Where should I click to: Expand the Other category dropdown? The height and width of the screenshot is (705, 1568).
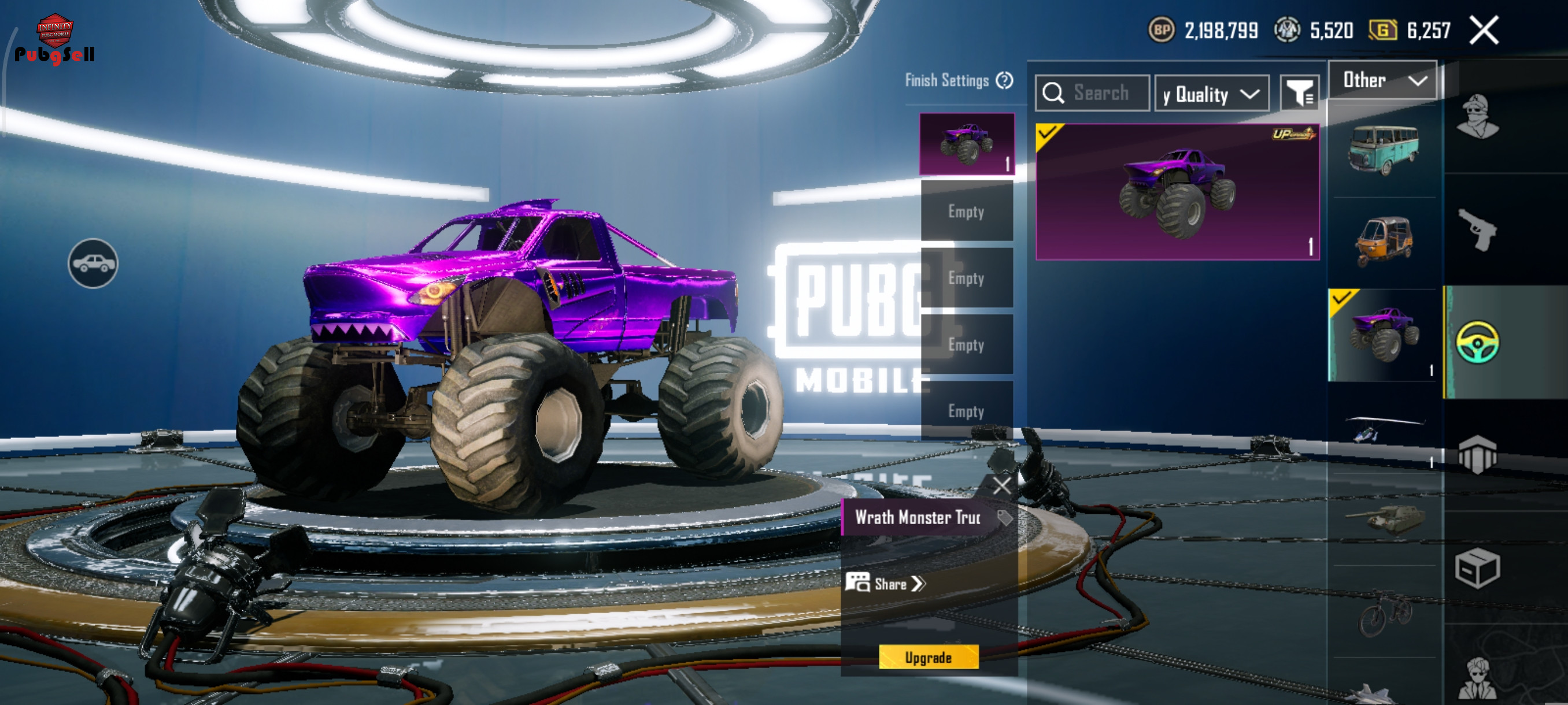point(1382,80)
